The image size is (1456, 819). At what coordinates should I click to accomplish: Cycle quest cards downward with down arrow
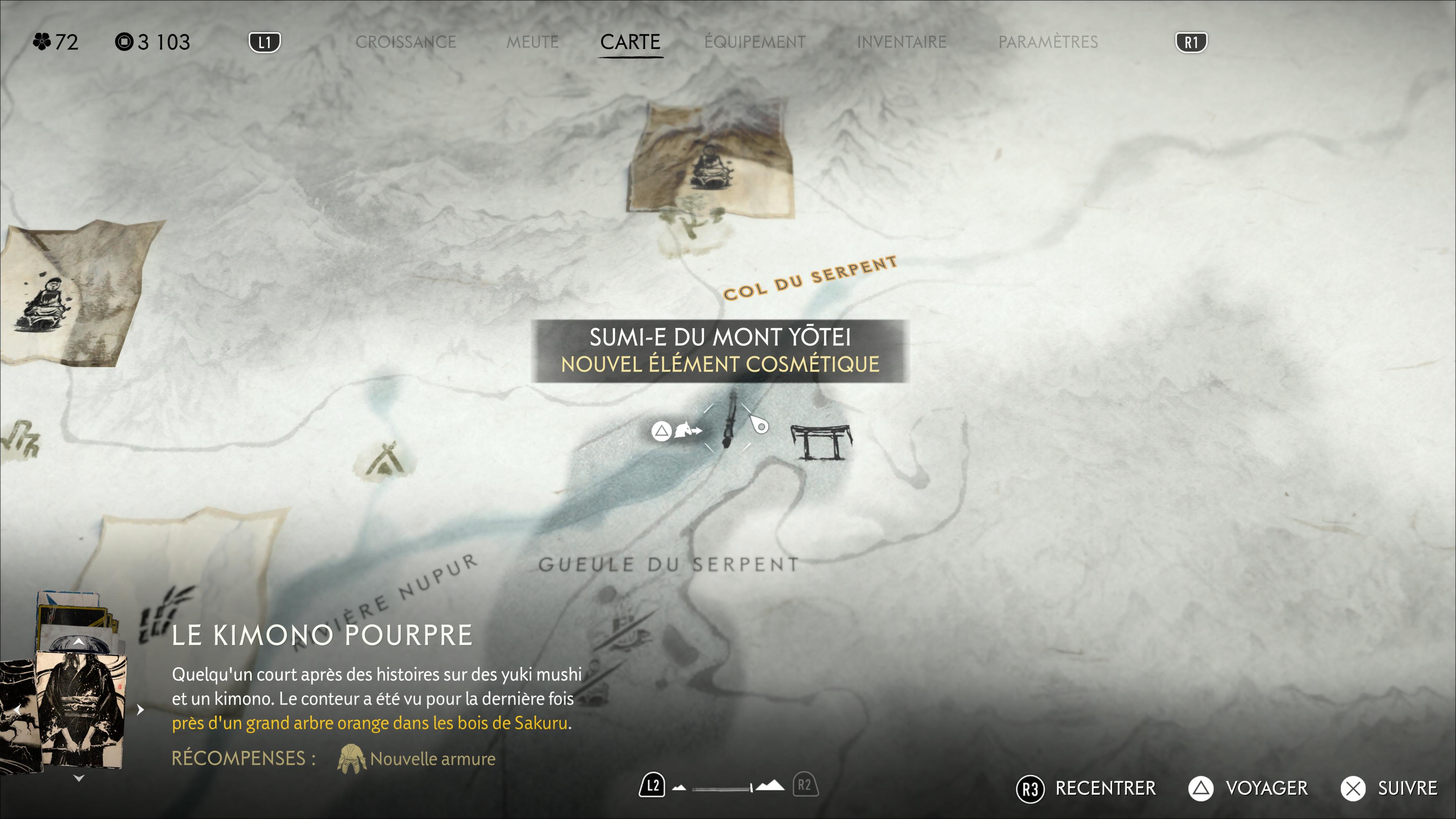(79, 778)
